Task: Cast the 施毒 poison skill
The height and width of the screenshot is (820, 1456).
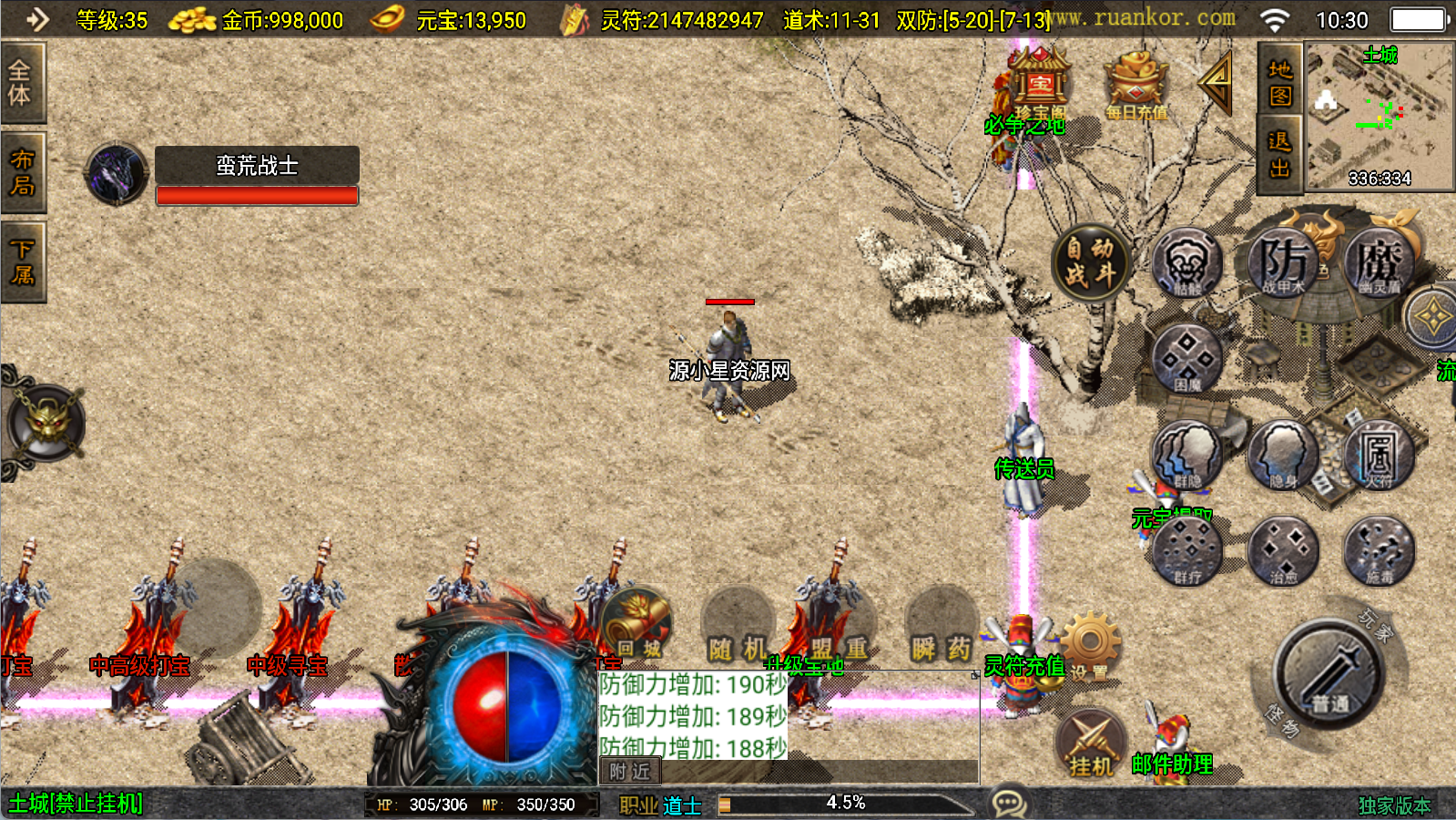Action: [x=1378, y=550]
